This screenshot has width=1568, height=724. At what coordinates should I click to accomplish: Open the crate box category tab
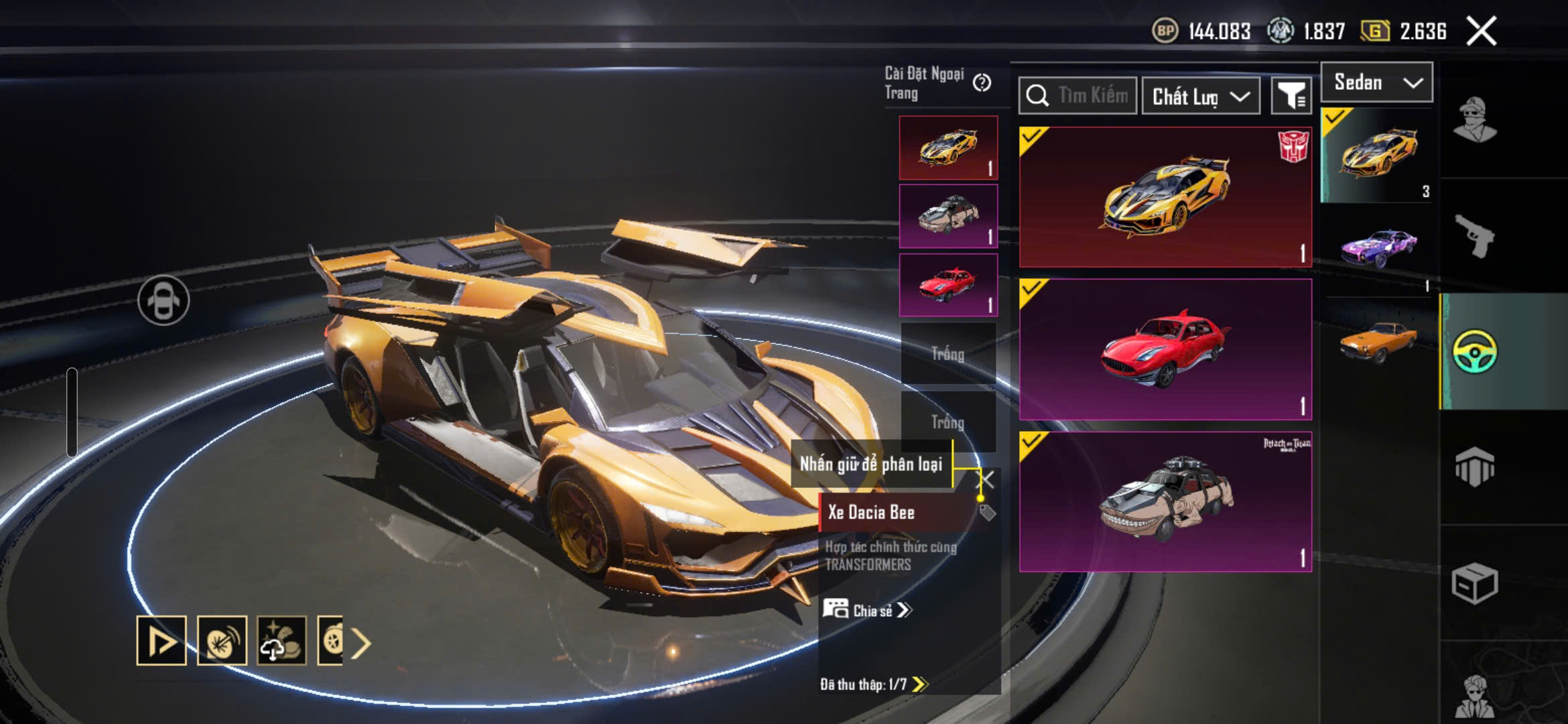point(1474,583)
